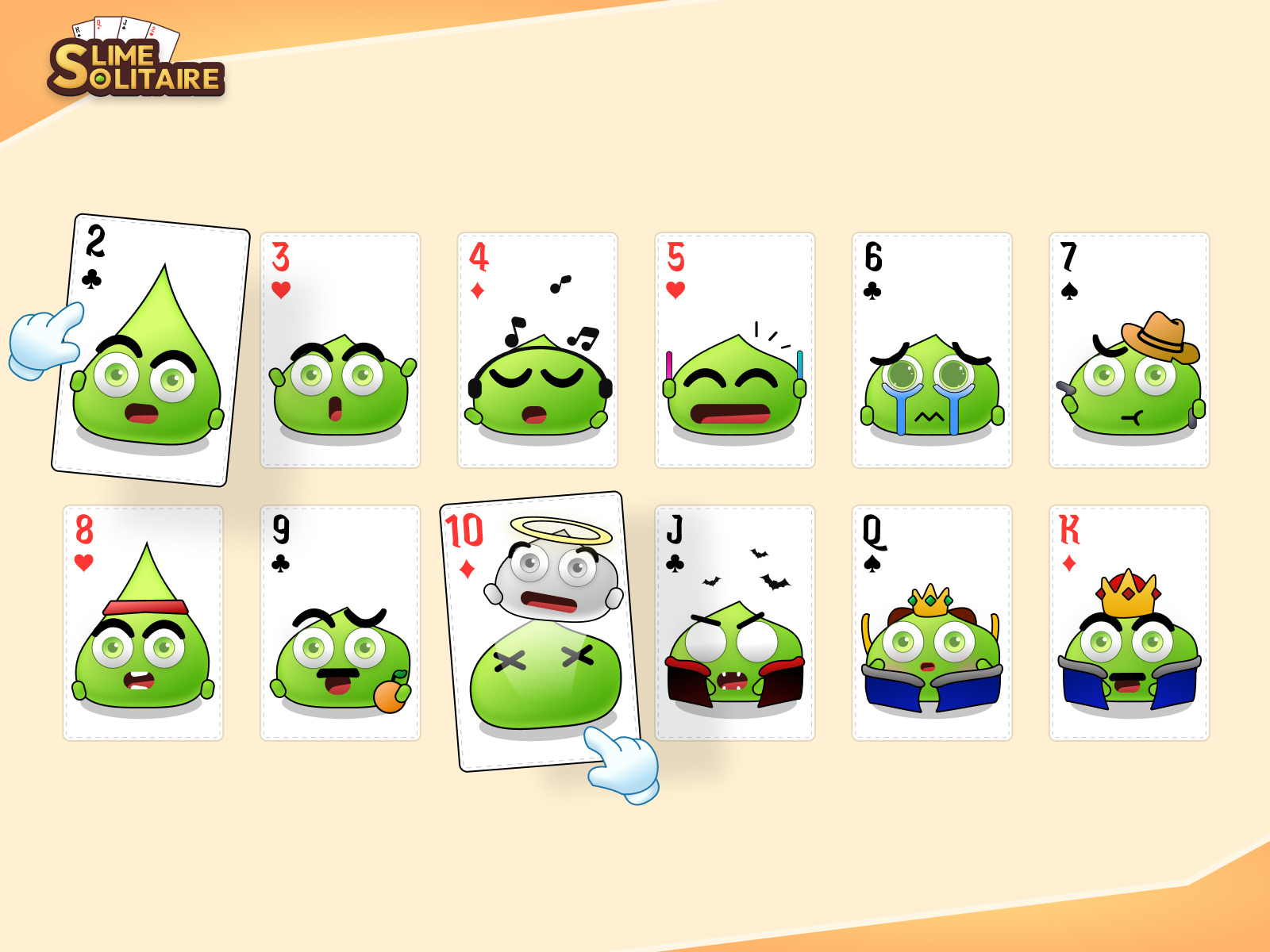Click the cowboy-hat 7 of Spades slime
This screenshot has width=1270, height=952.
[1127, 349]
